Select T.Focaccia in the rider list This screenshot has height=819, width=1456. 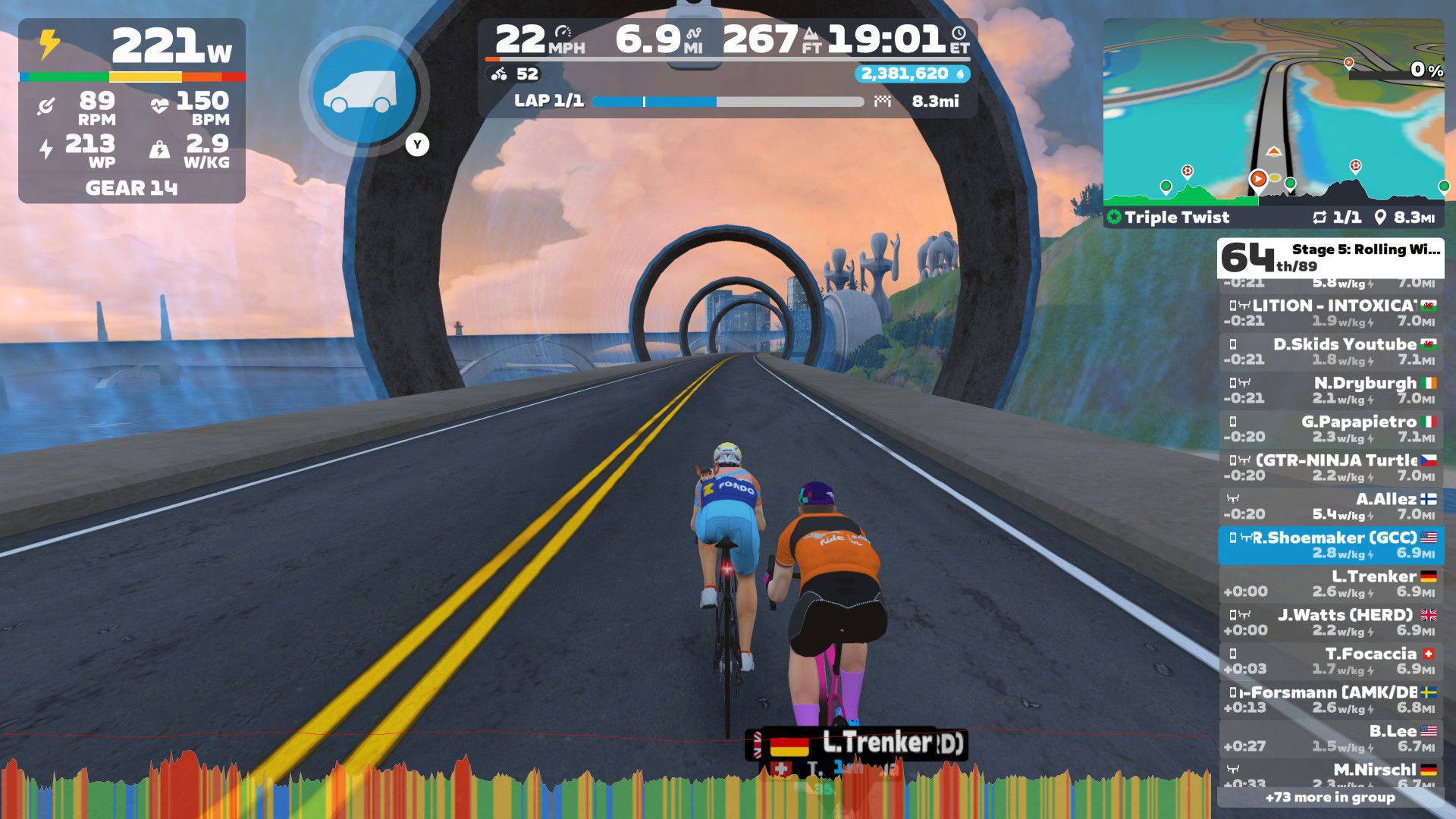pyautogui.click(x=1330, y=661)
